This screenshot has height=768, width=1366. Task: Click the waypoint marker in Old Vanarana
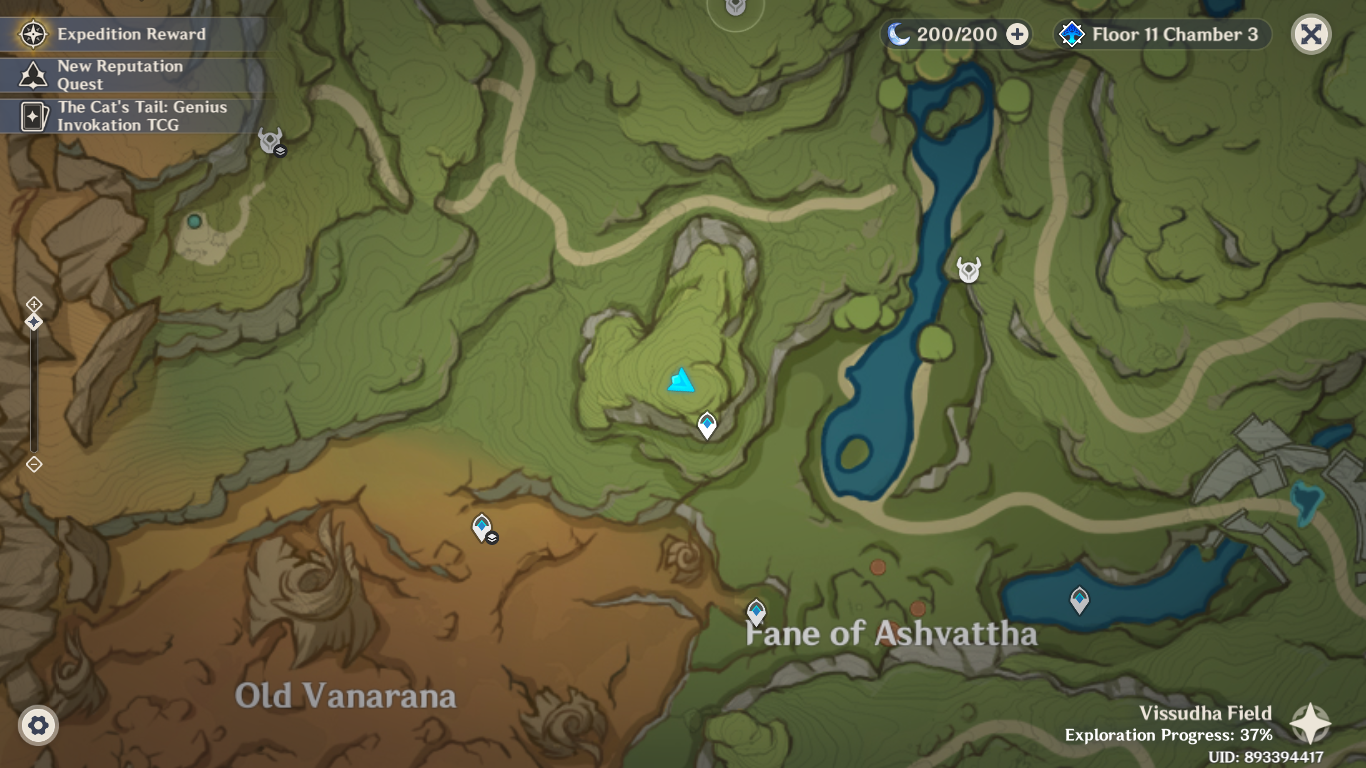coord(481,526)
